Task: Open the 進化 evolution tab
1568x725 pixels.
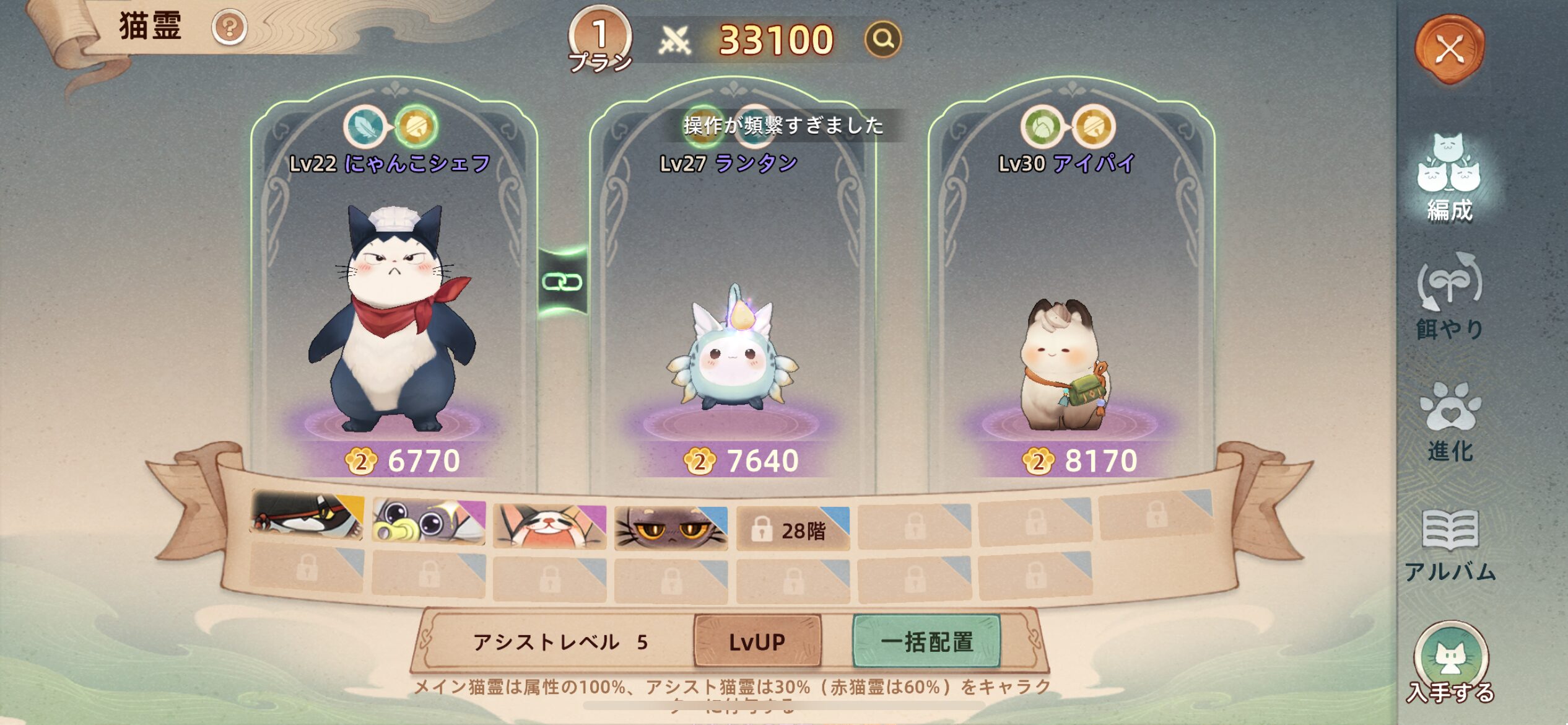Action: [1449, 421]
